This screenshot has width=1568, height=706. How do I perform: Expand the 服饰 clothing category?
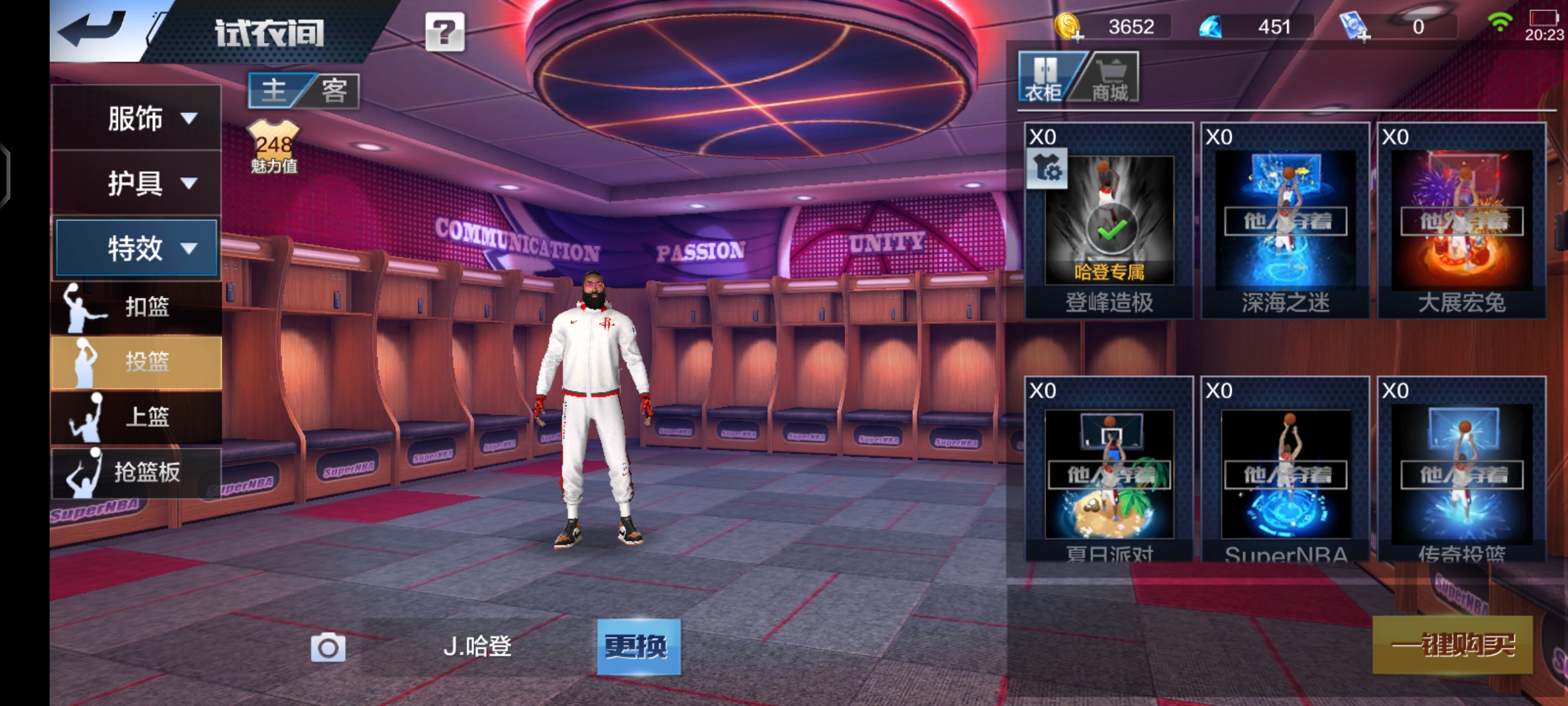click(x=136, y=118)
